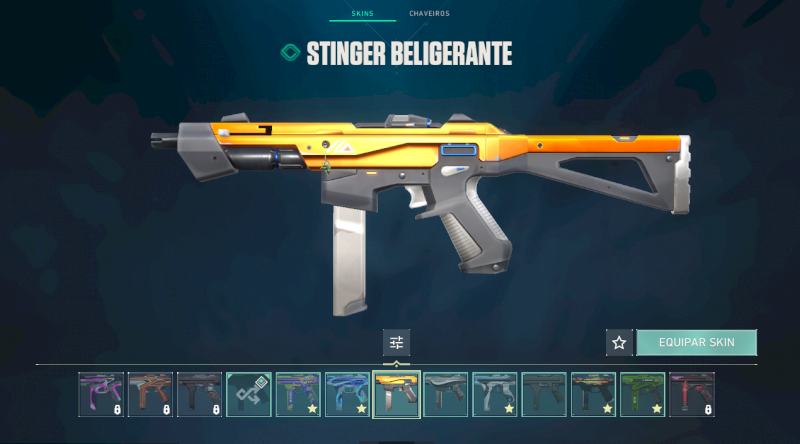800x444 pixels.
Task: Choose the blue and purple Stinger skin
Action: tap(347, 394)
